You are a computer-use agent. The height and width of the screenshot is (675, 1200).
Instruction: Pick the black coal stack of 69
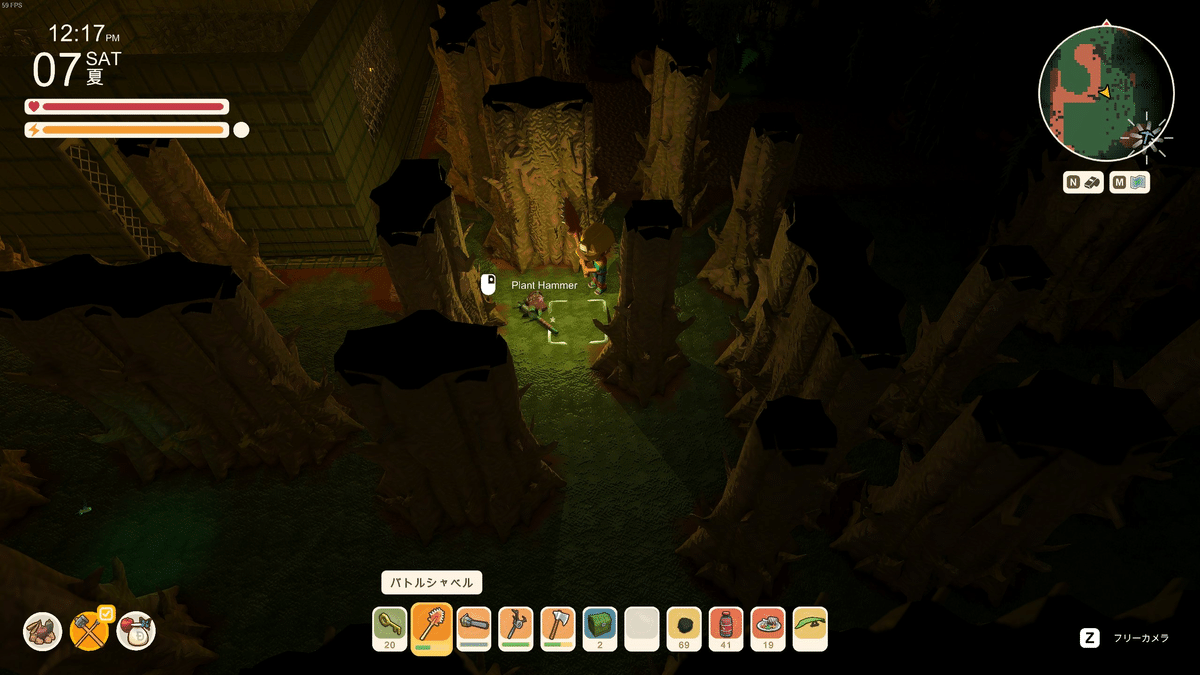684,627
